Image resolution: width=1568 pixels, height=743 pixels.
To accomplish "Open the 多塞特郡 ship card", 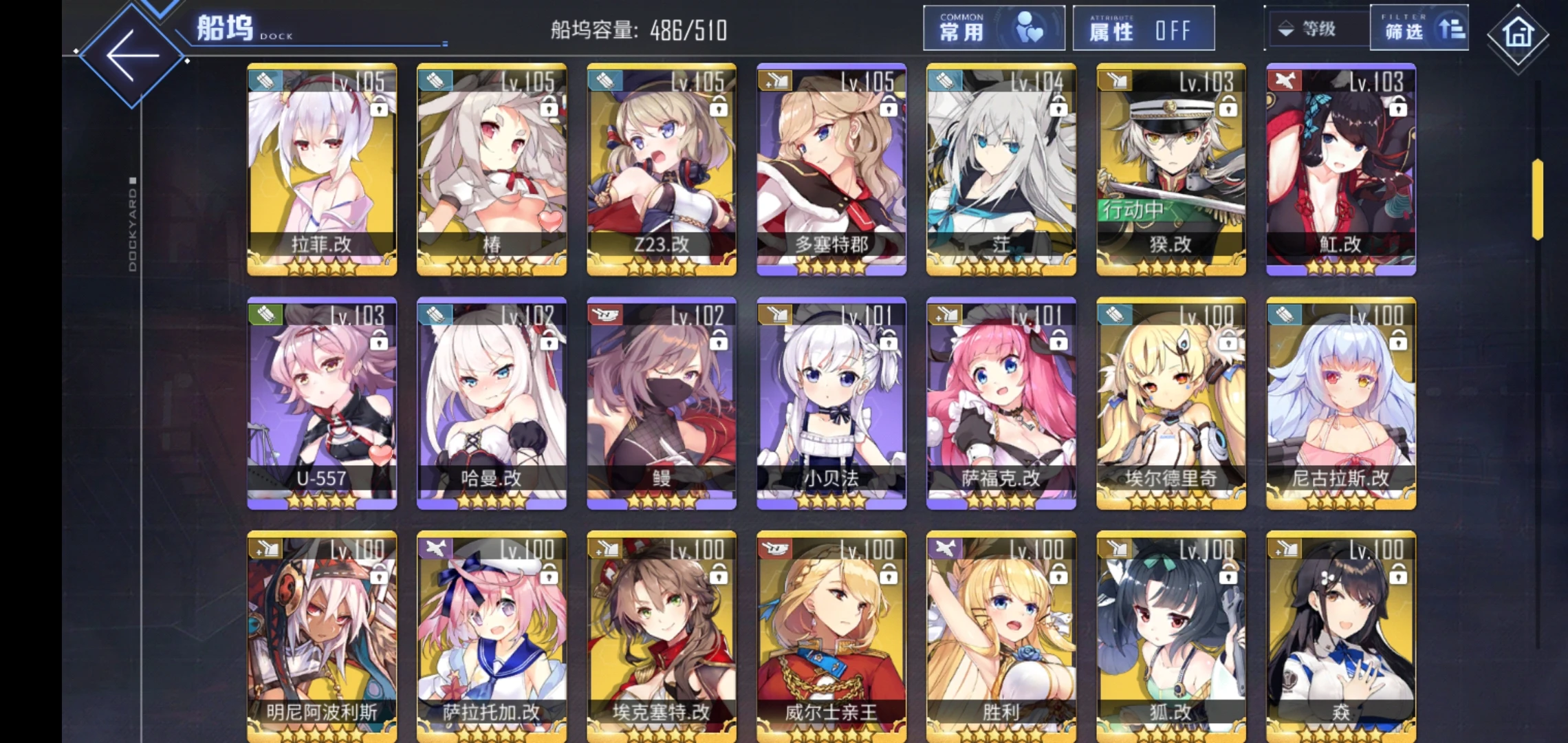I will pos(831,169).
